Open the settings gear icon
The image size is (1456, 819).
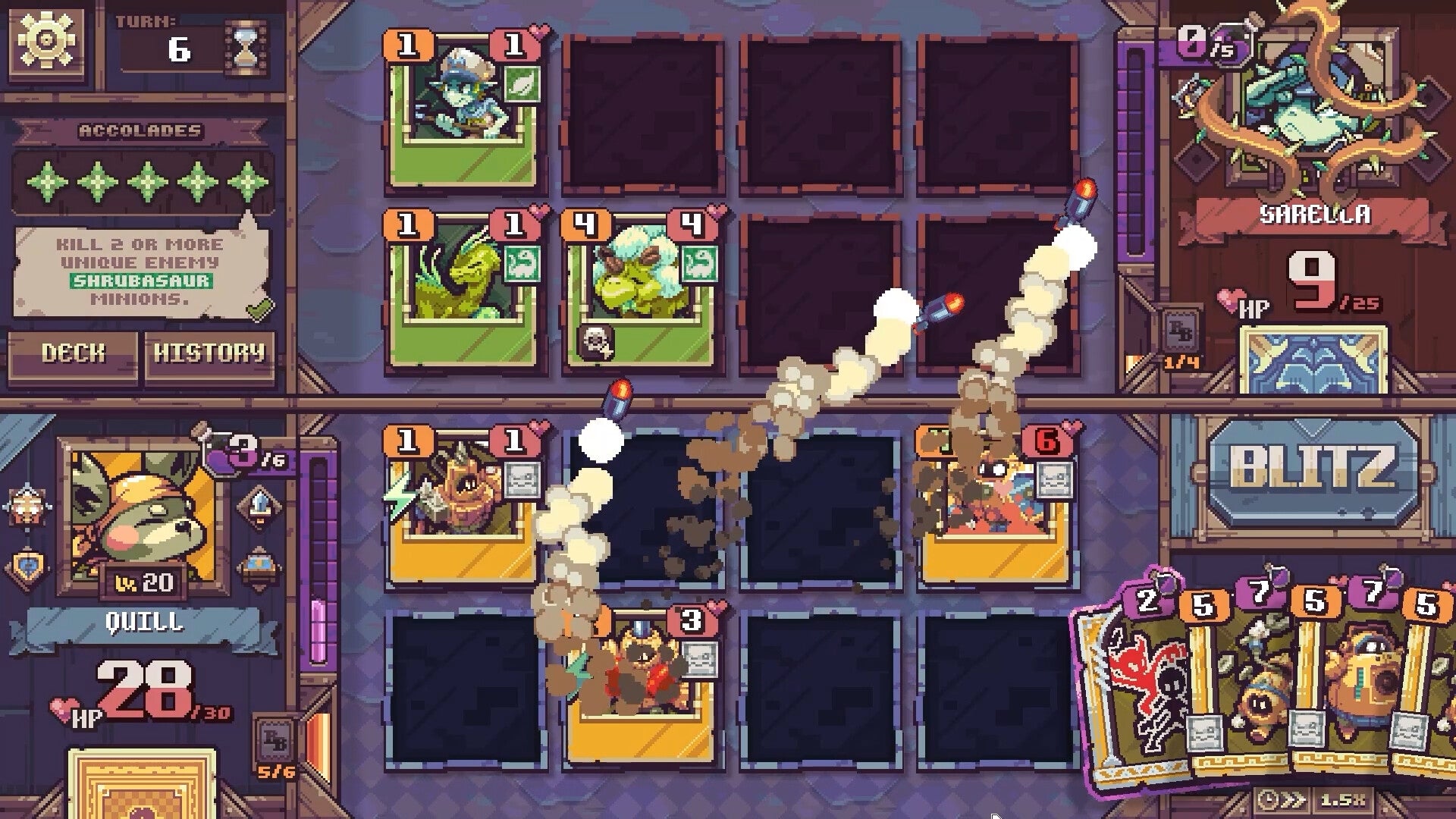coord(47,42)
